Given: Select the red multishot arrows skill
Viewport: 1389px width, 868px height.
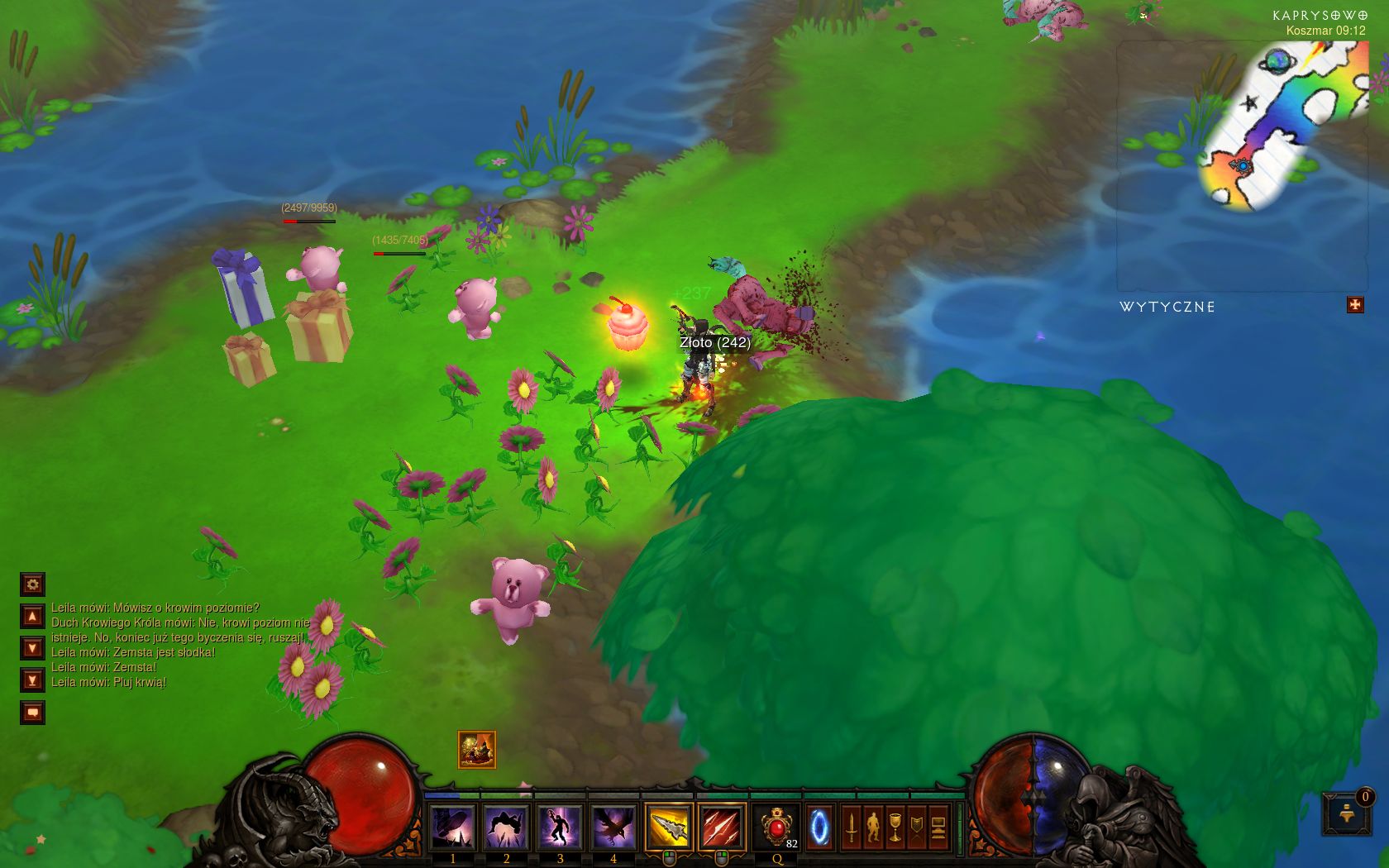Looking at the screenshot, I should tap(723, 827).
